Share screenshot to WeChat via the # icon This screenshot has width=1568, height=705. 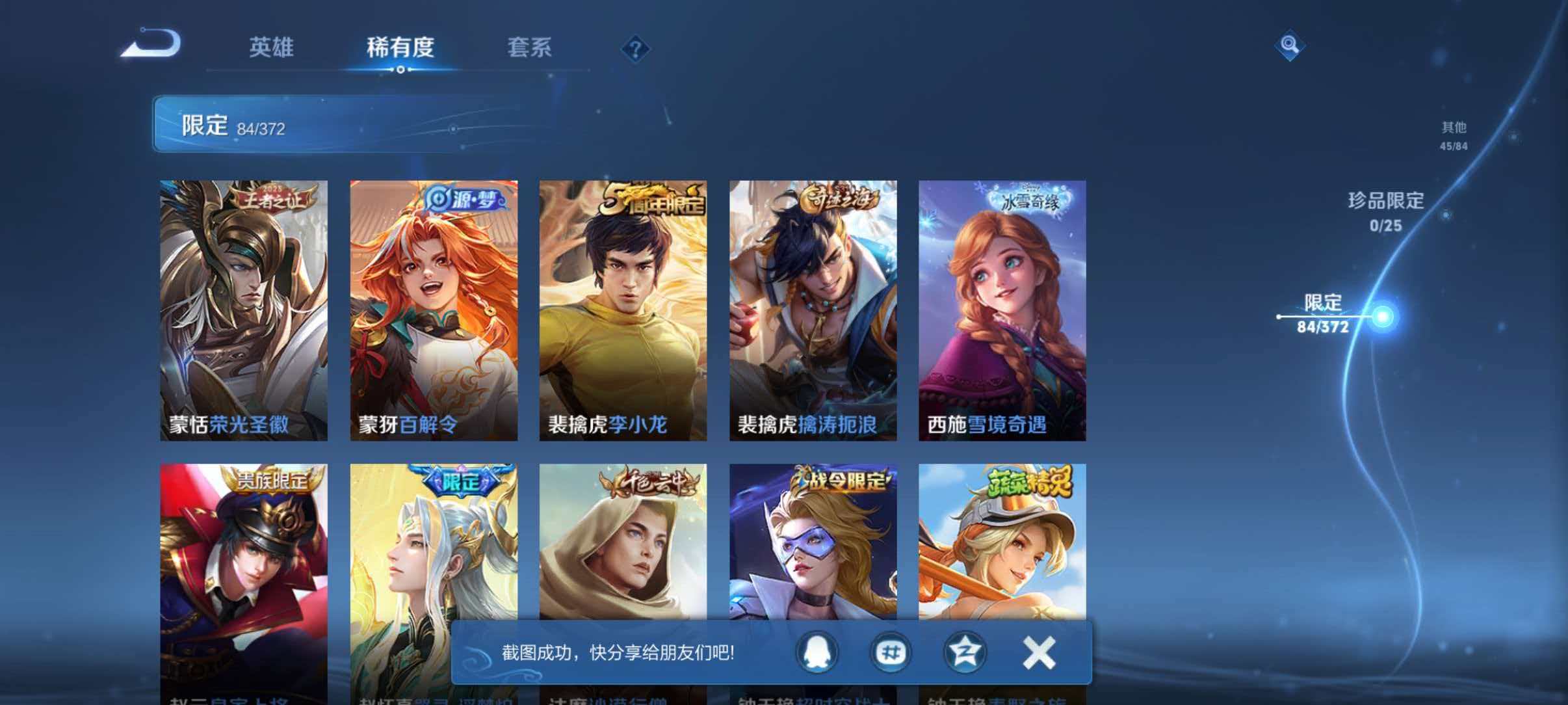tap(891, 652)
